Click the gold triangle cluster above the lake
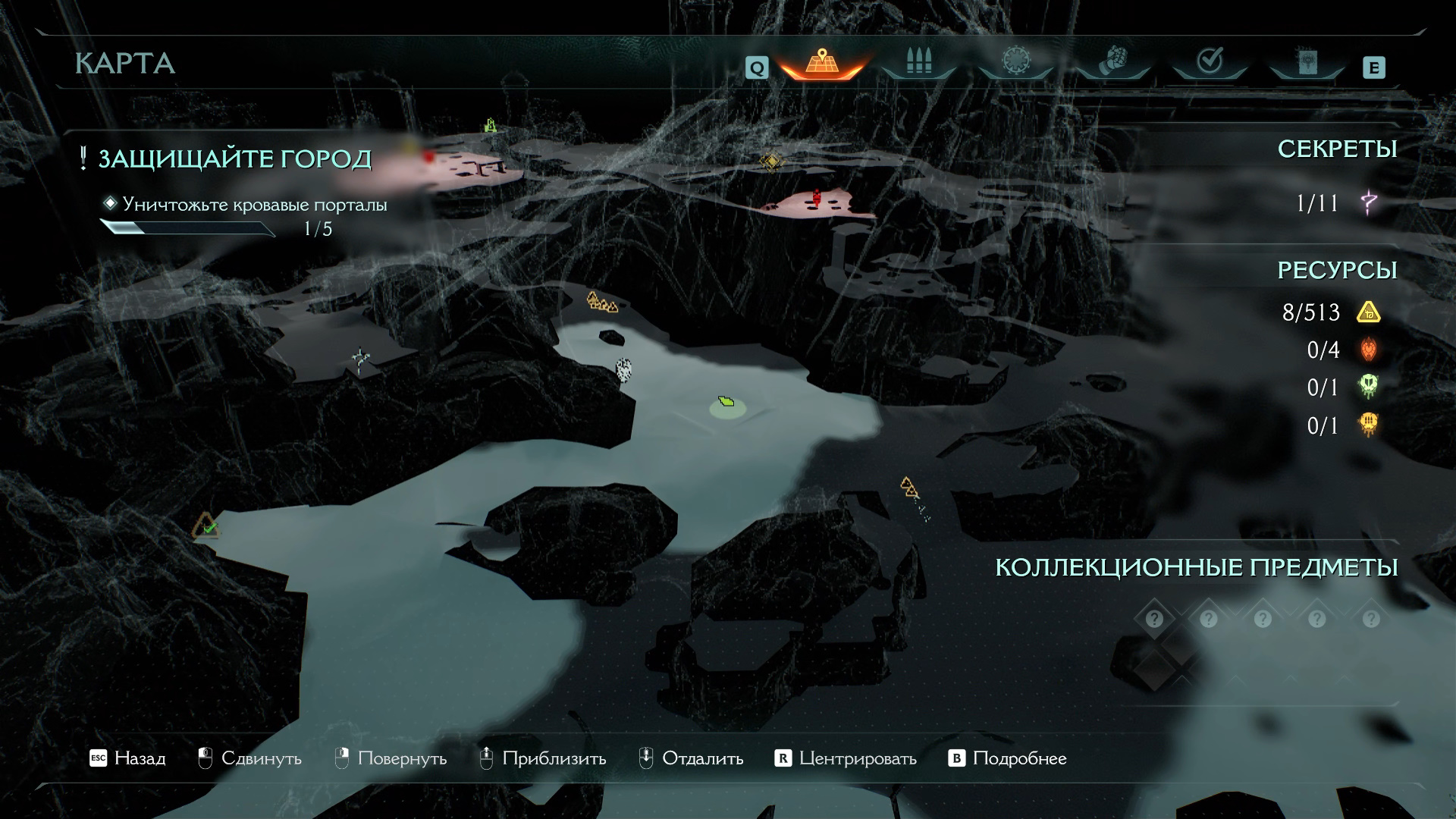The image size is (1456, 819). [601, 303]
